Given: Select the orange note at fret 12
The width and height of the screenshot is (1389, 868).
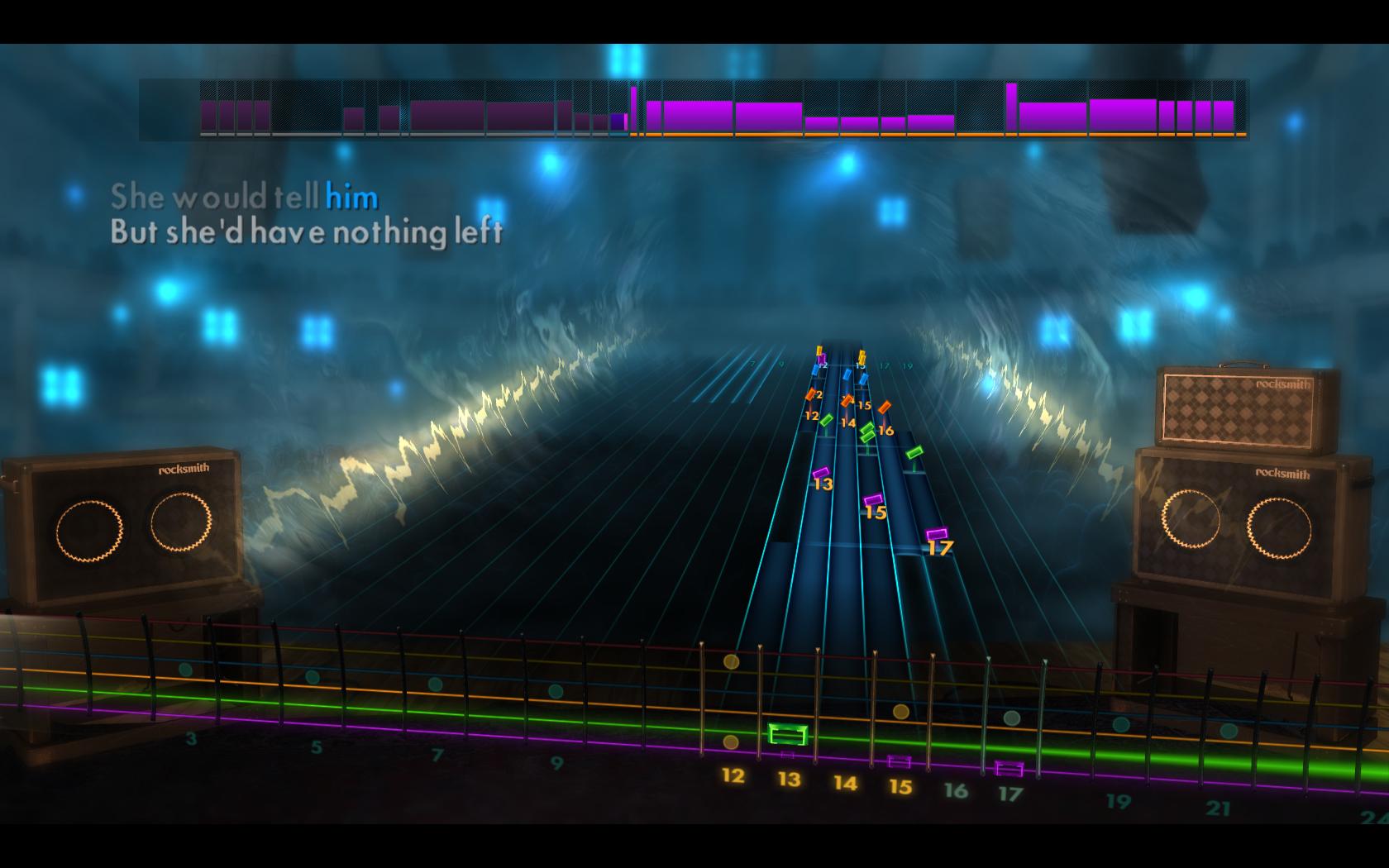Looking at the screenshot, I should tap(812, 393).
